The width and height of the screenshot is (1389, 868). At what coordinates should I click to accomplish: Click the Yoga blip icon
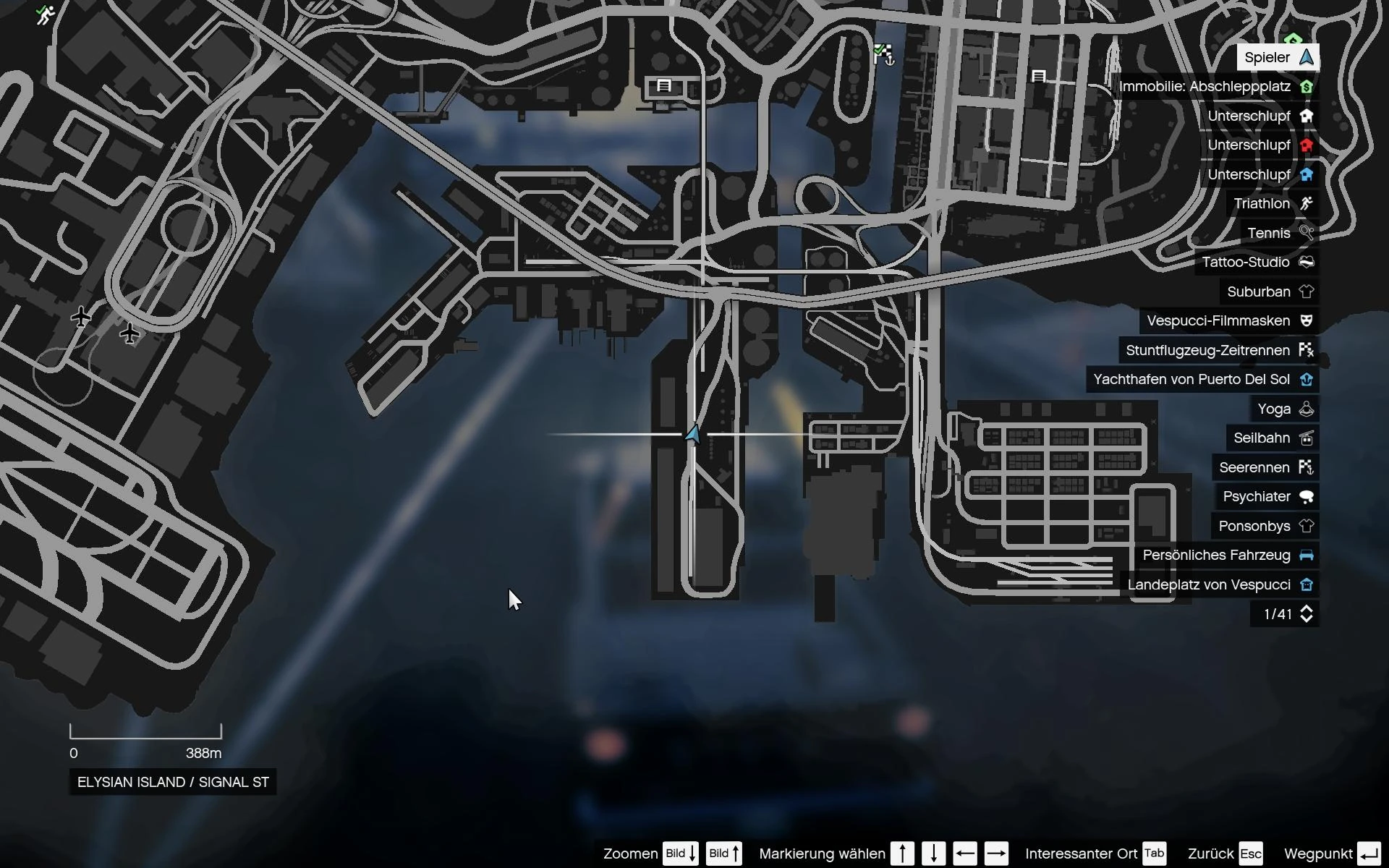1307,408
